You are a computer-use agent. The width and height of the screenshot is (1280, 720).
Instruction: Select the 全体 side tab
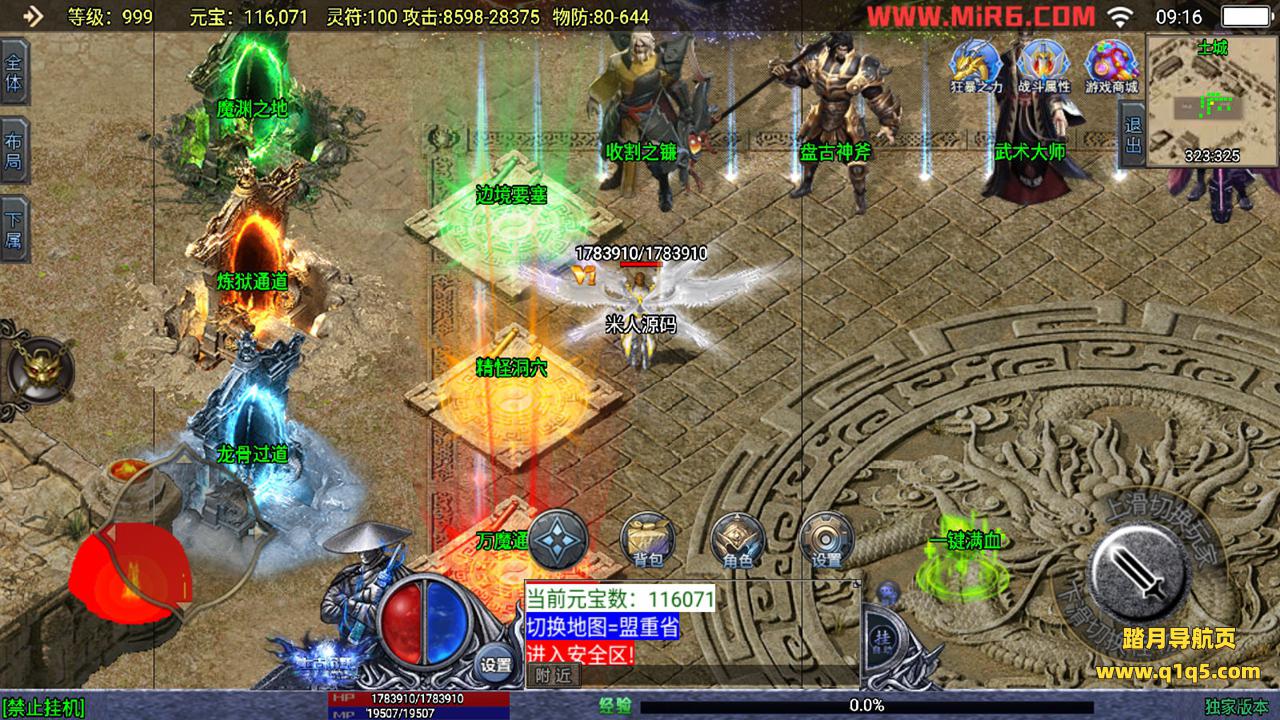pyautogui.click(x=14, y=72)
